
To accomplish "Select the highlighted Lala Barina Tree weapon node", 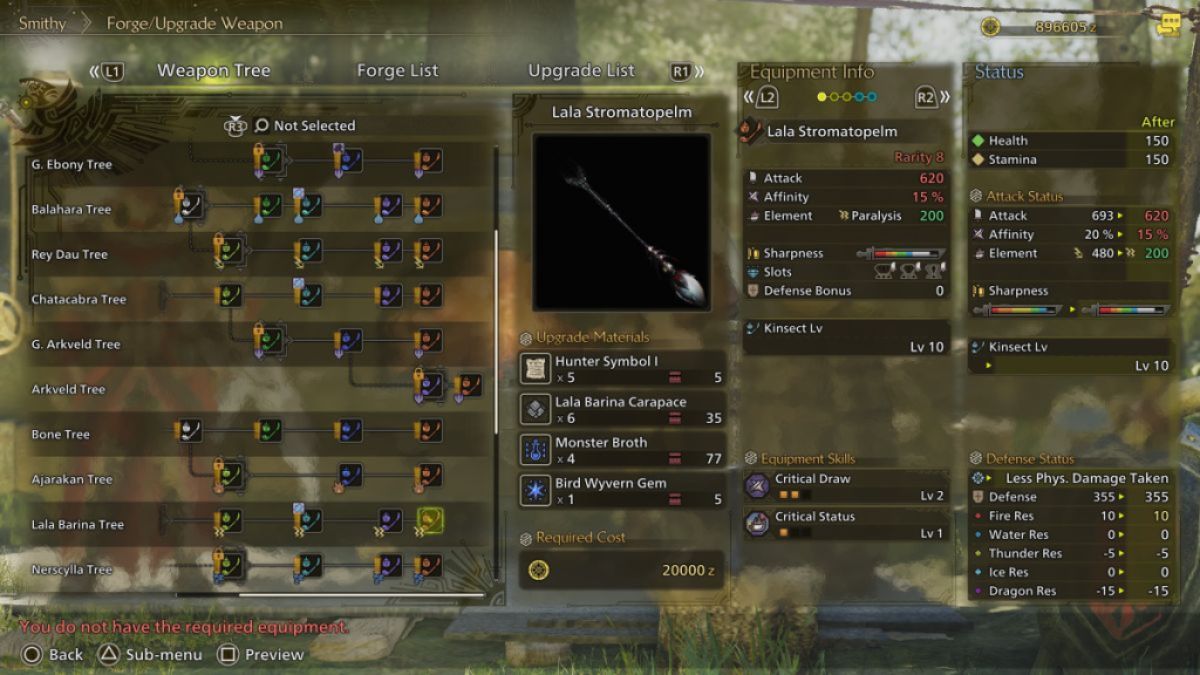I will click(430, 521).
